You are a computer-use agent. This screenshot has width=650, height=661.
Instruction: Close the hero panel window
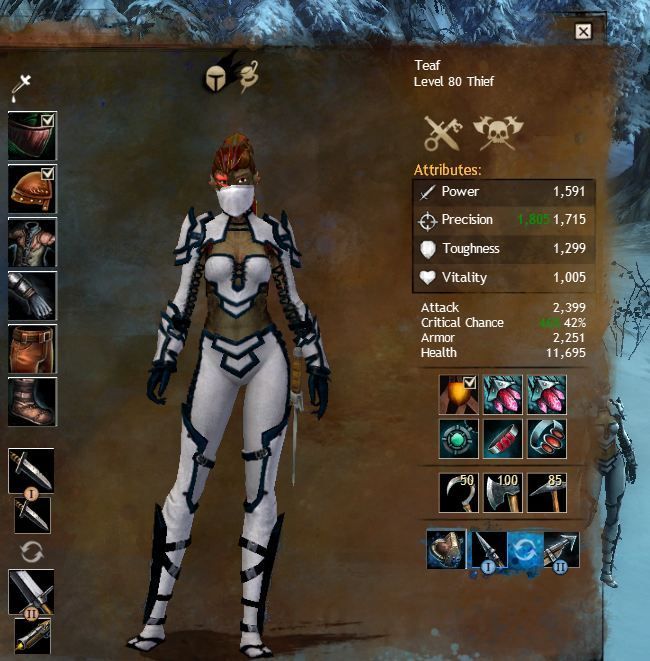(x=583, y=31)
